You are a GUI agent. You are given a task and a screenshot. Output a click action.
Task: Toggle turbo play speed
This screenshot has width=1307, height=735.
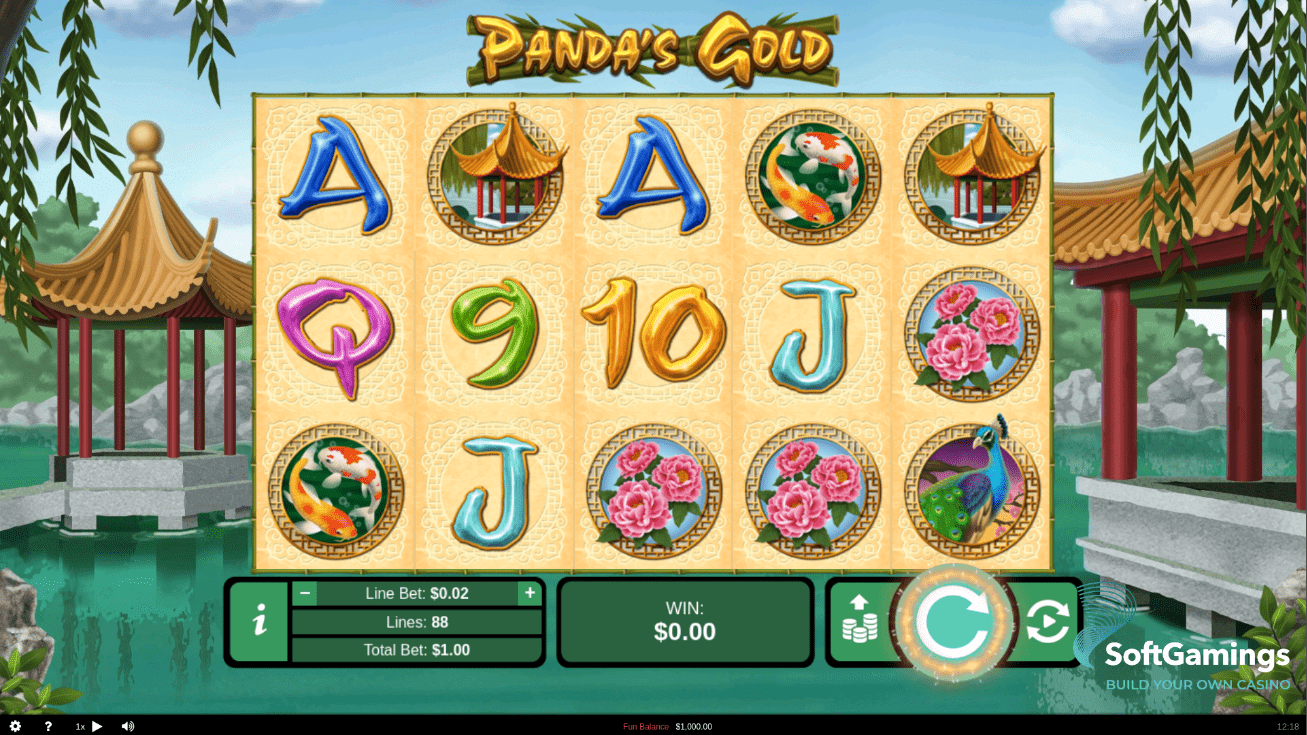tap(96, 725)
